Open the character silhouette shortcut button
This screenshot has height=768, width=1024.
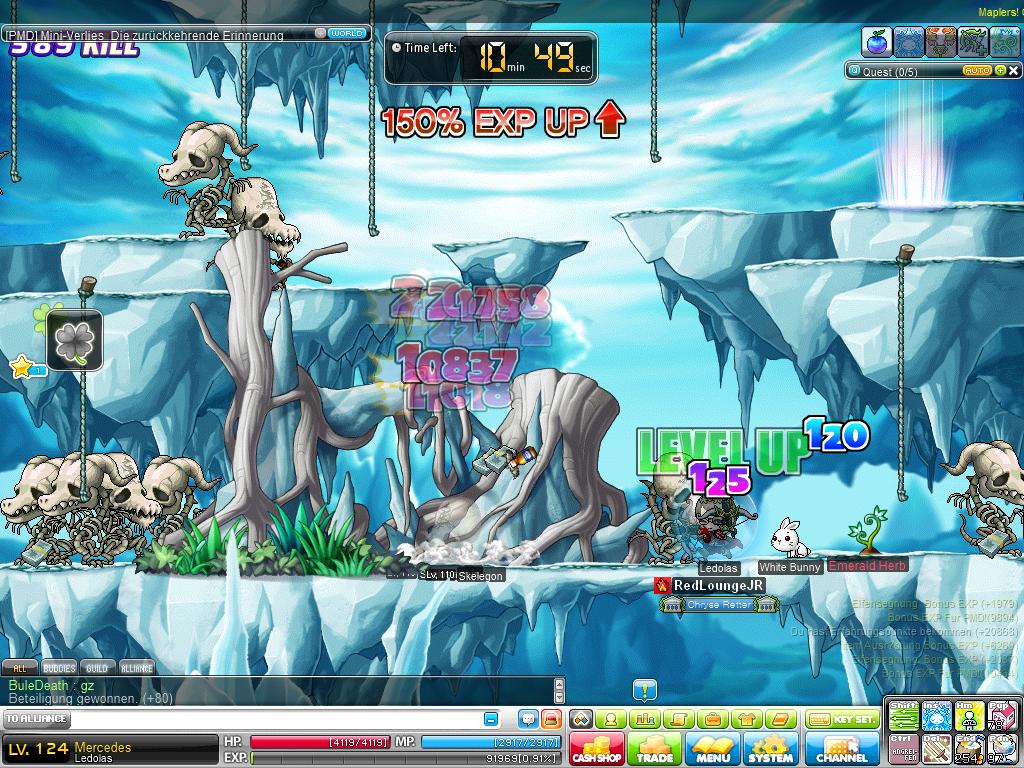pos(610,719)
